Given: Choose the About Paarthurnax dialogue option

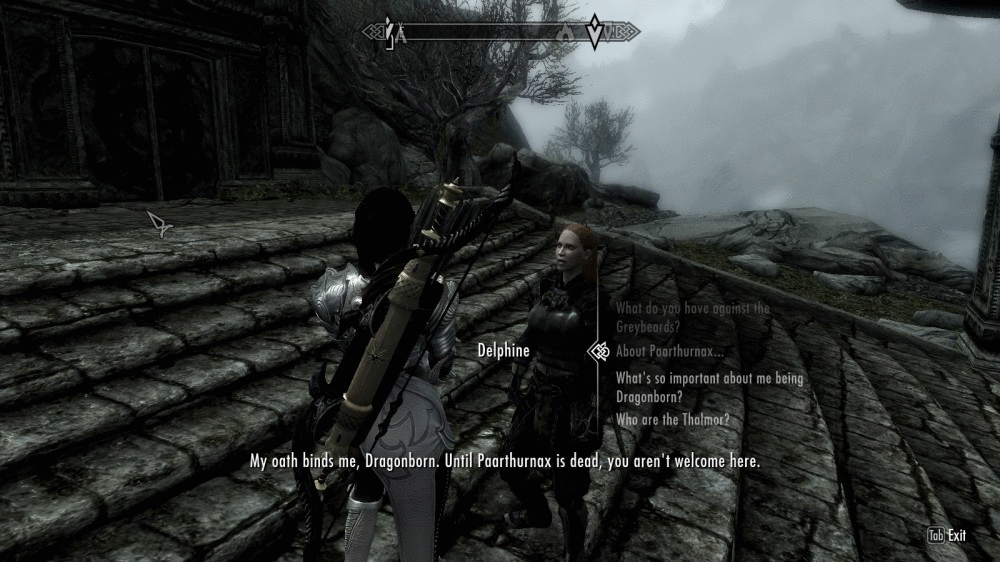Looking at the screenshot, I should coord(669,352).
